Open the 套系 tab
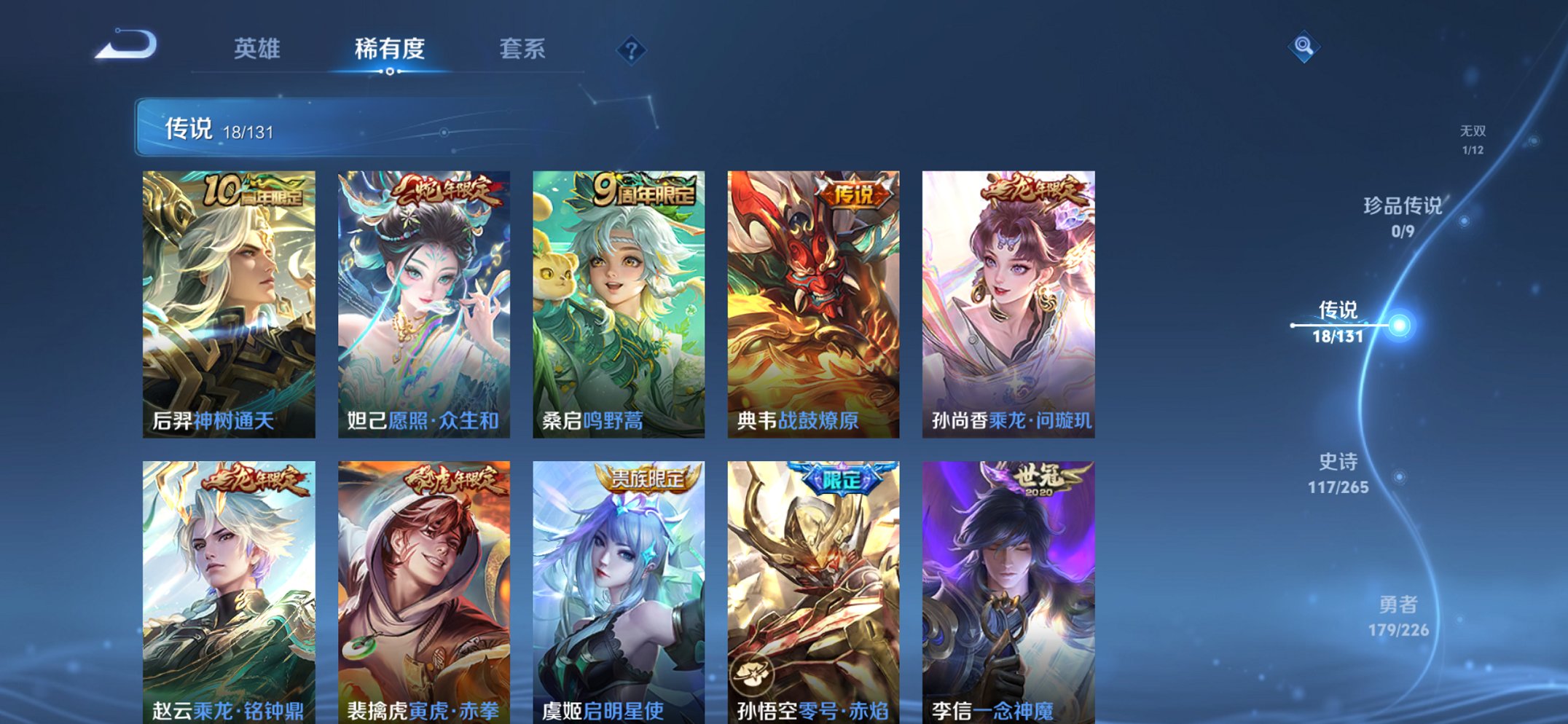The height and width of the screenshot is (724, 1568). (x=523, y=47)
